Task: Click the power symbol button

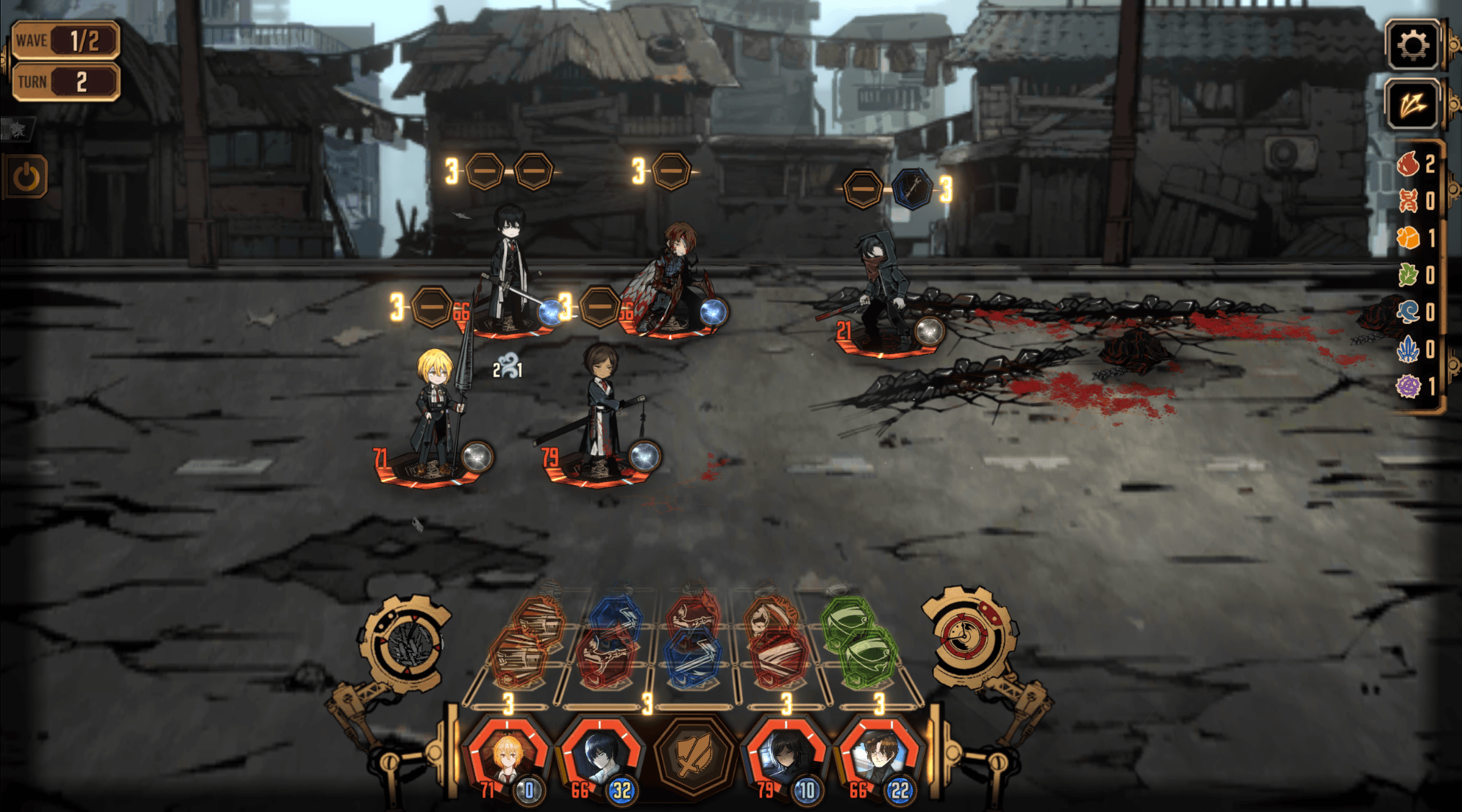Action: click(x=27, y=177)
